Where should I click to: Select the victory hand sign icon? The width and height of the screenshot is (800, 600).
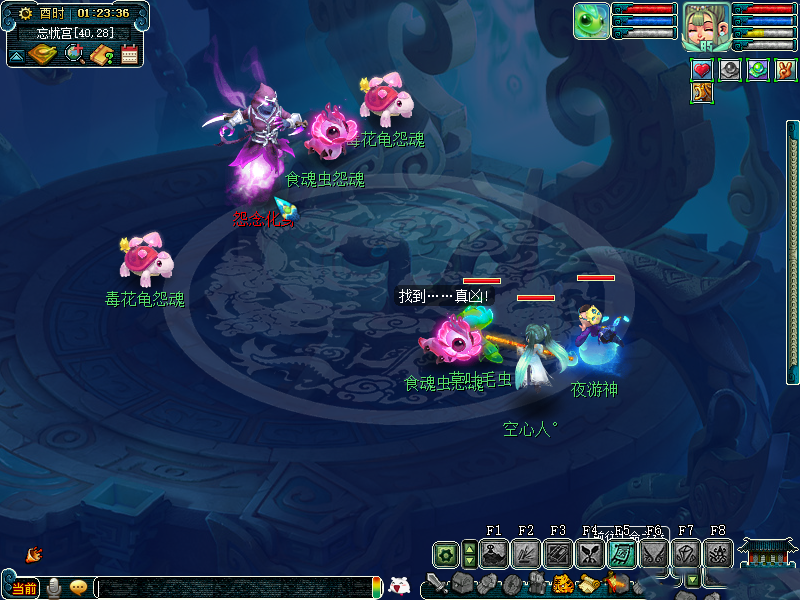point(786,69)
